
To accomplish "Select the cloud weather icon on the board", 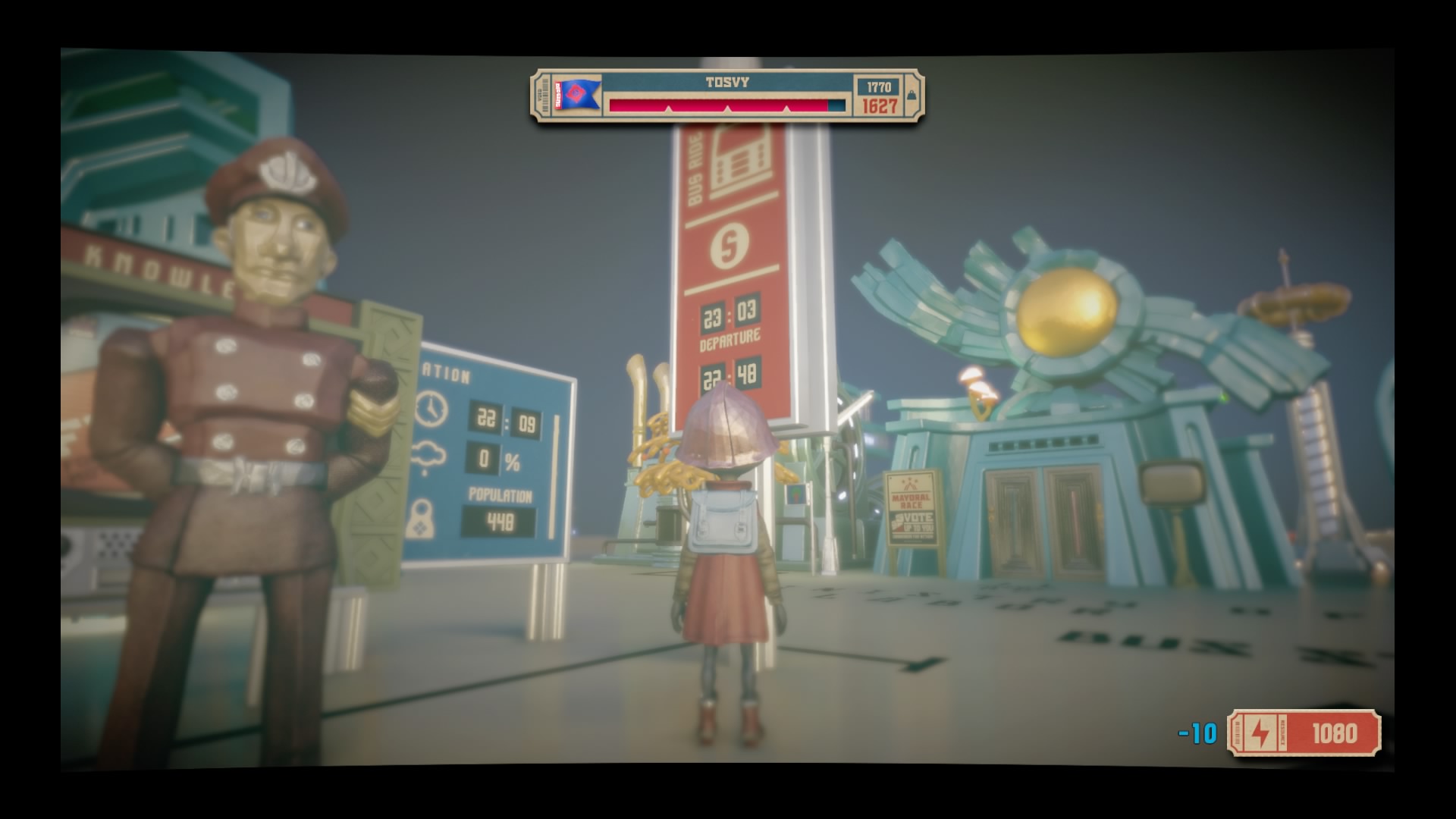I will click(x=429, y=457).
